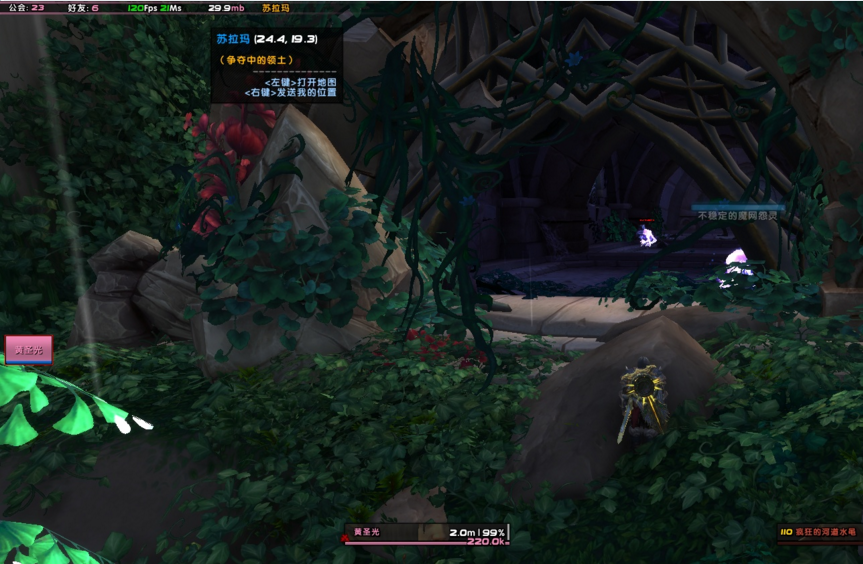The width and height of the screenshot is (863, 564).
Task: Show the friends list via 好友 entry
Action: (83, 7)
